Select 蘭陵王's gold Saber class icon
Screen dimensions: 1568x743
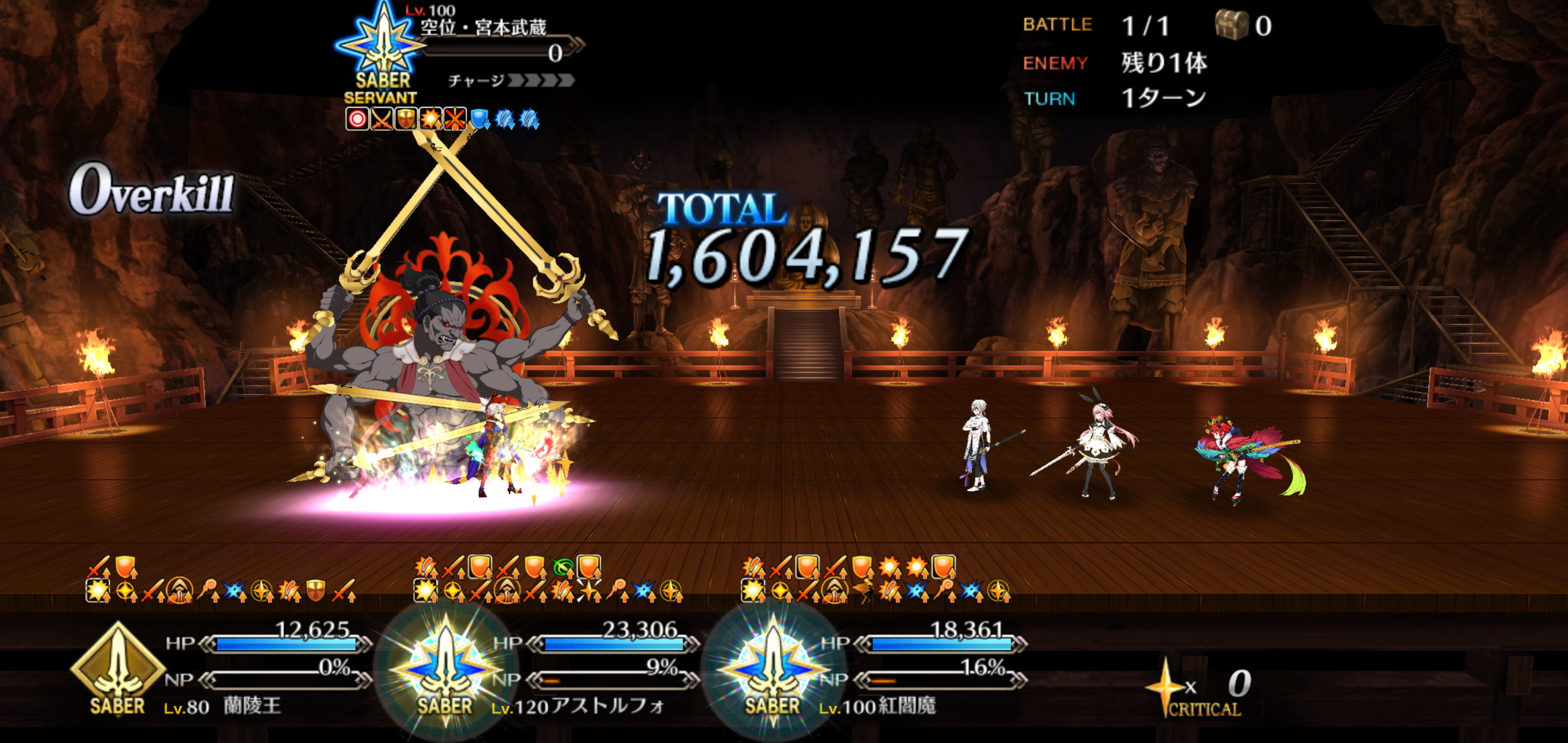[117, 669]
